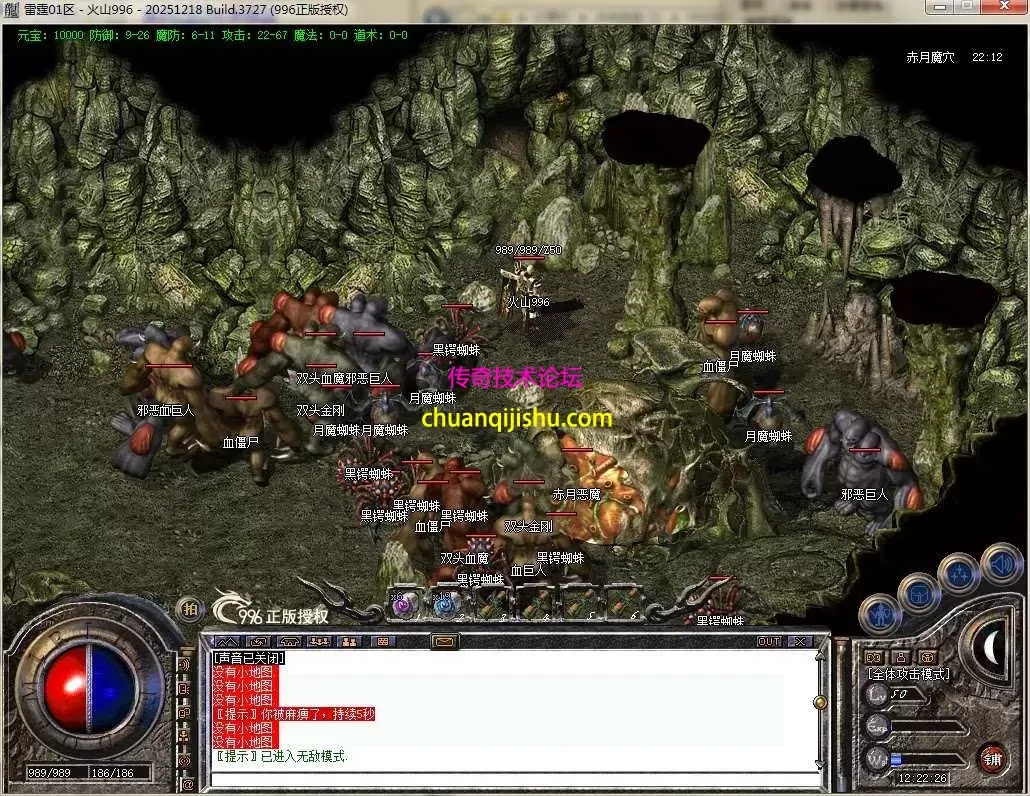The width and height of the screenshot is (1030, 796).
Task: Open the three-person group button above chat
Action: pos(320,641)
